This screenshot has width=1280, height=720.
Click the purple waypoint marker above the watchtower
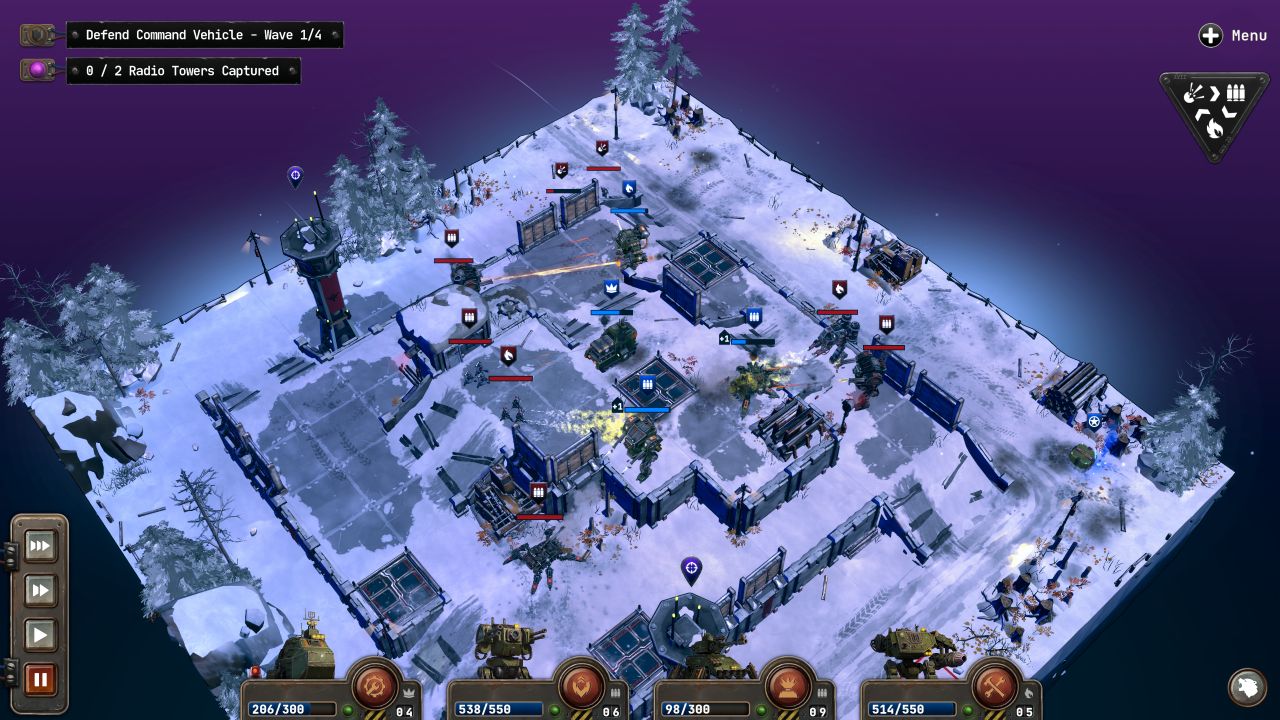click(294, 176)
